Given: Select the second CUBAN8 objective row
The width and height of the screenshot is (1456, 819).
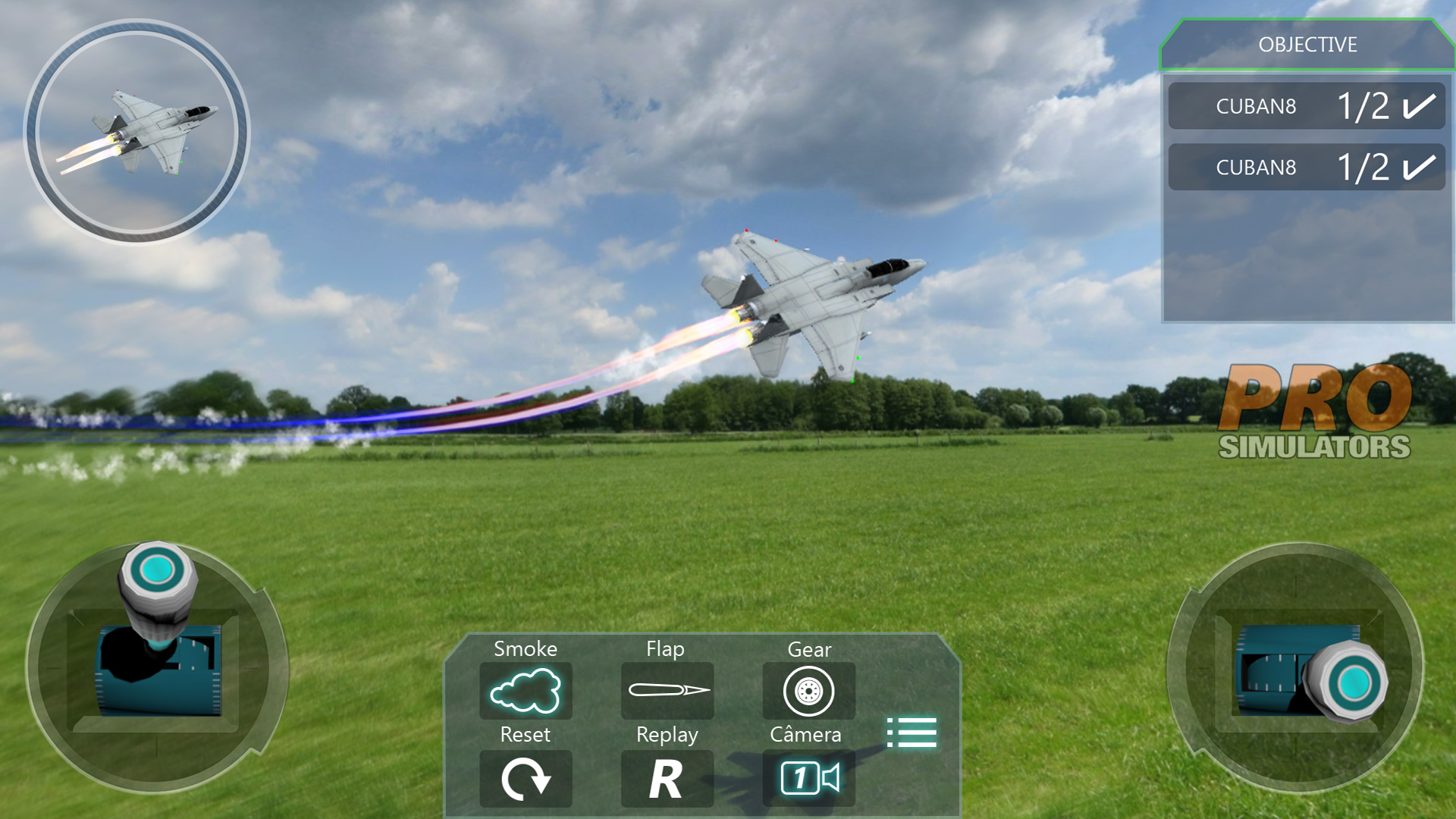Looking at the screenshot, I should coord(1306,167).
